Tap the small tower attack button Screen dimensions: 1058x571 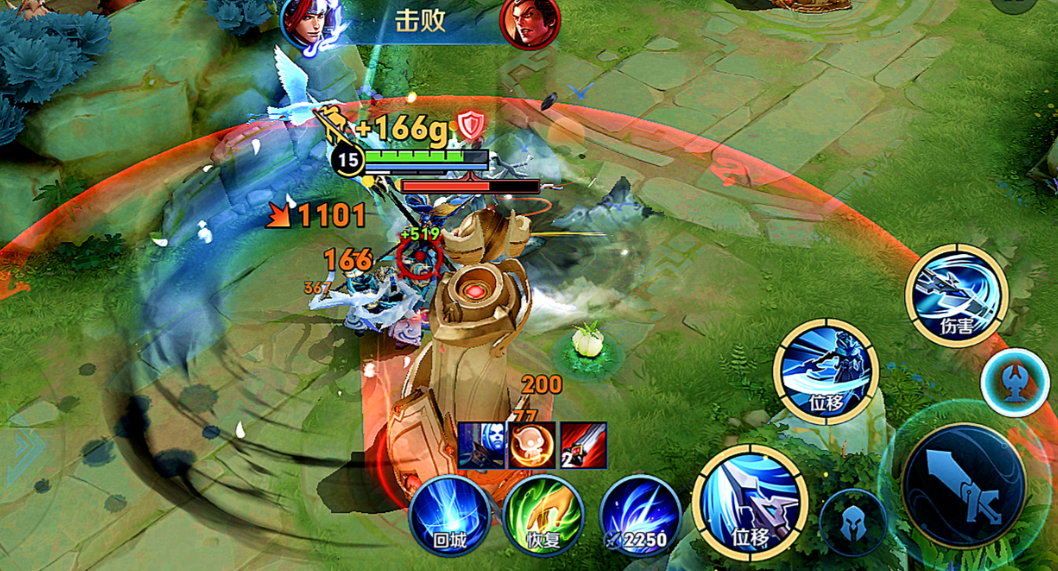(1014, 382)
